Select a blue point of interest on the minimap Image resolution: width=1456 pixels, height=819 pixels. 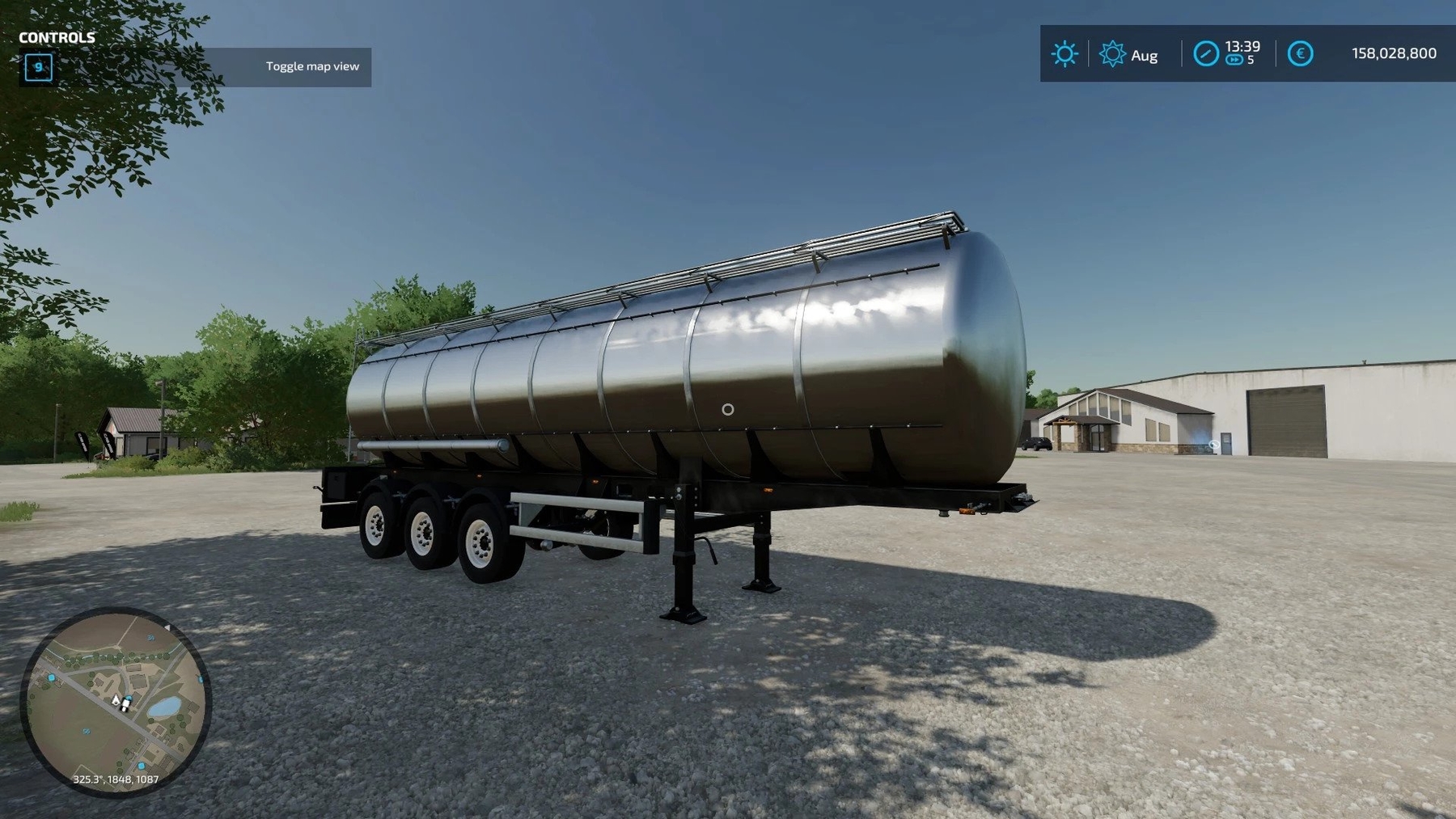pyautogui.click(x=52, y=678)
